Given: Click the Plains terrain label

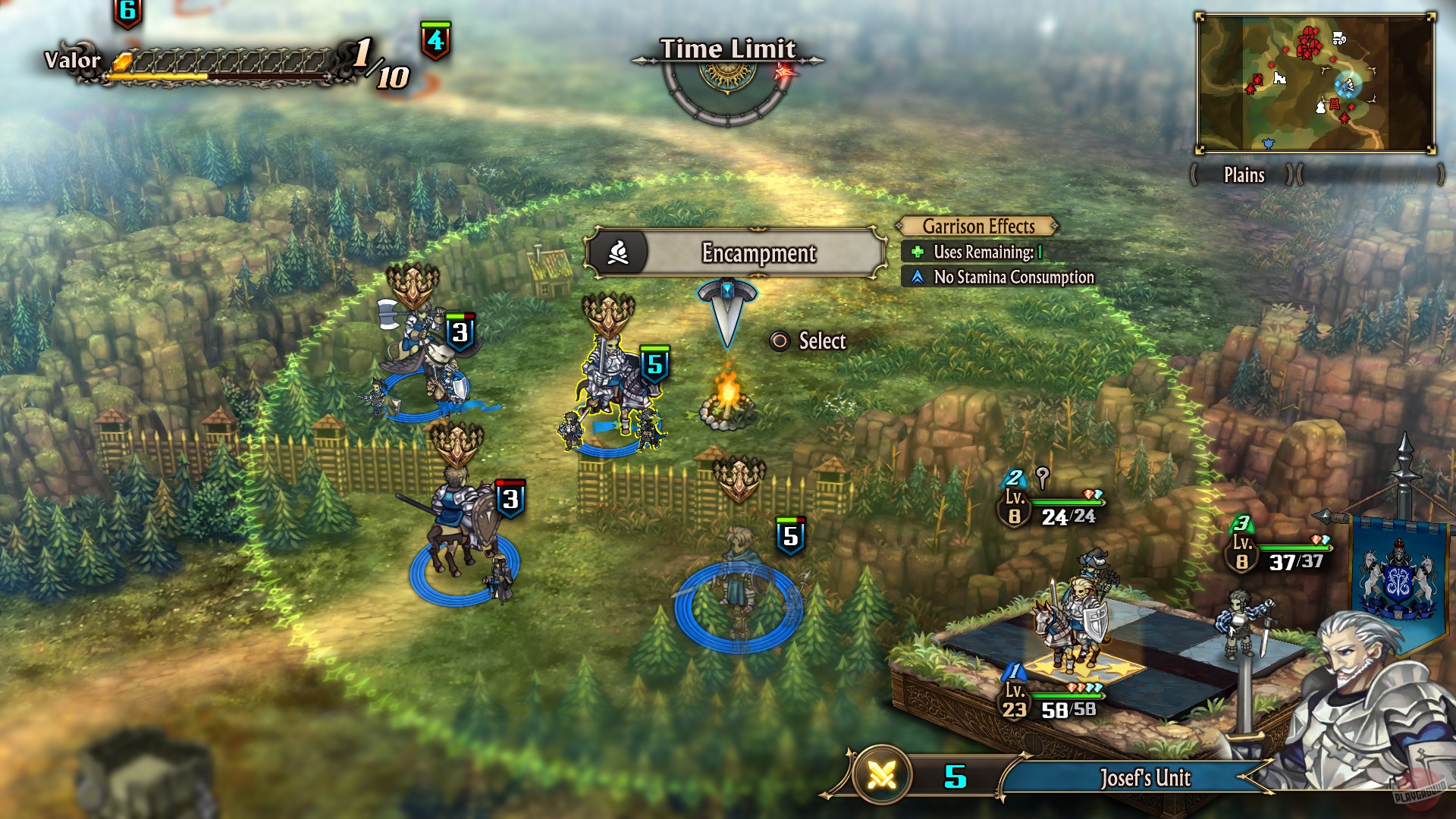Looking at the screenshot, I should [1244, 175].
